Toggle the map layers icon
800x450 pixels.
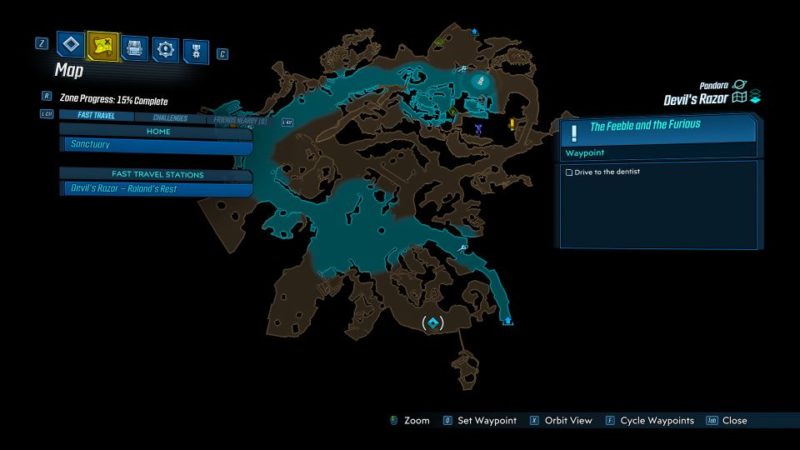[x=755, y=97]
